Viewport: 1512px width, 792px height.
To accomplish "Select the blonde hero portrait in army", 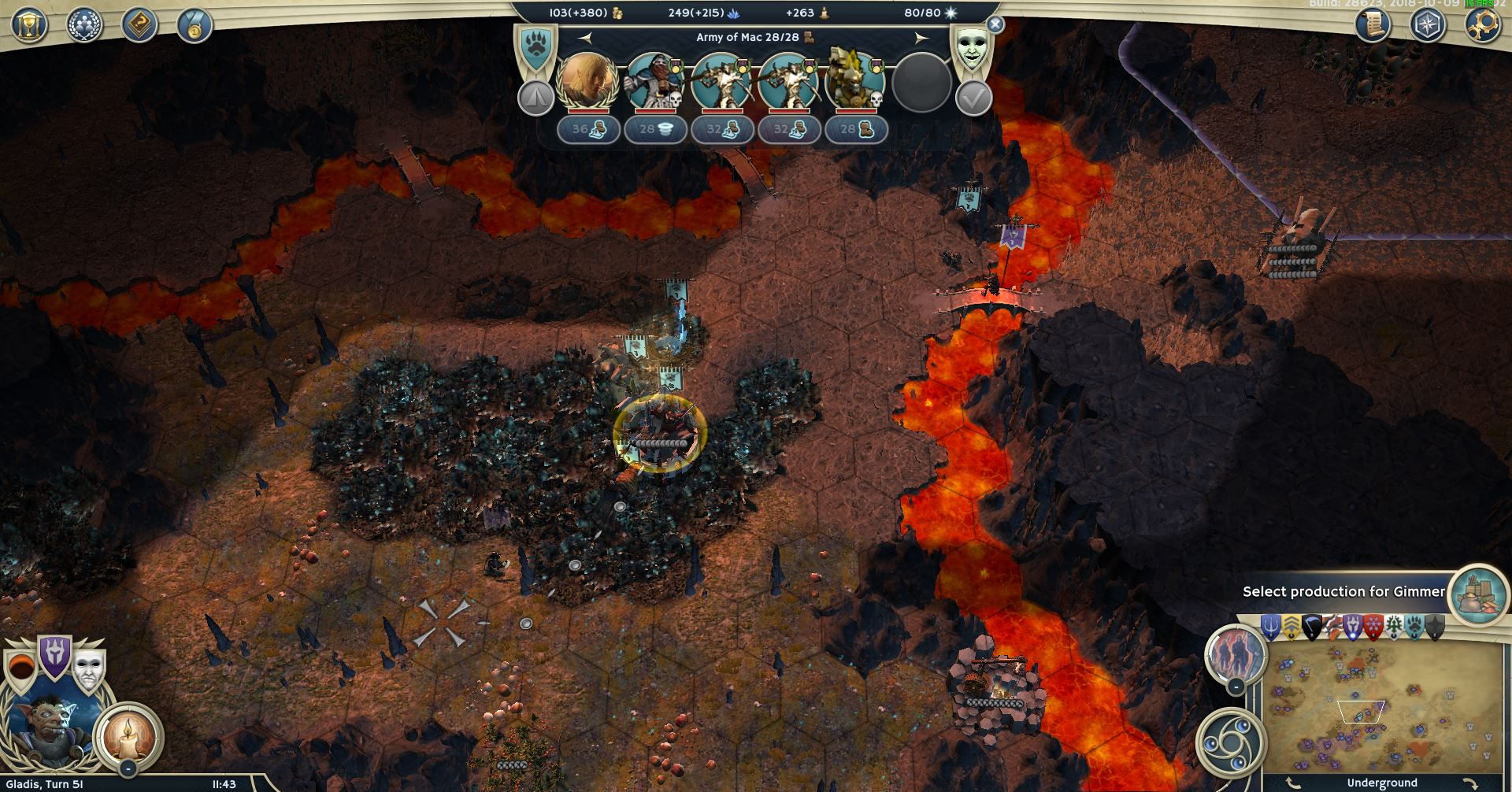I will 587,81.
